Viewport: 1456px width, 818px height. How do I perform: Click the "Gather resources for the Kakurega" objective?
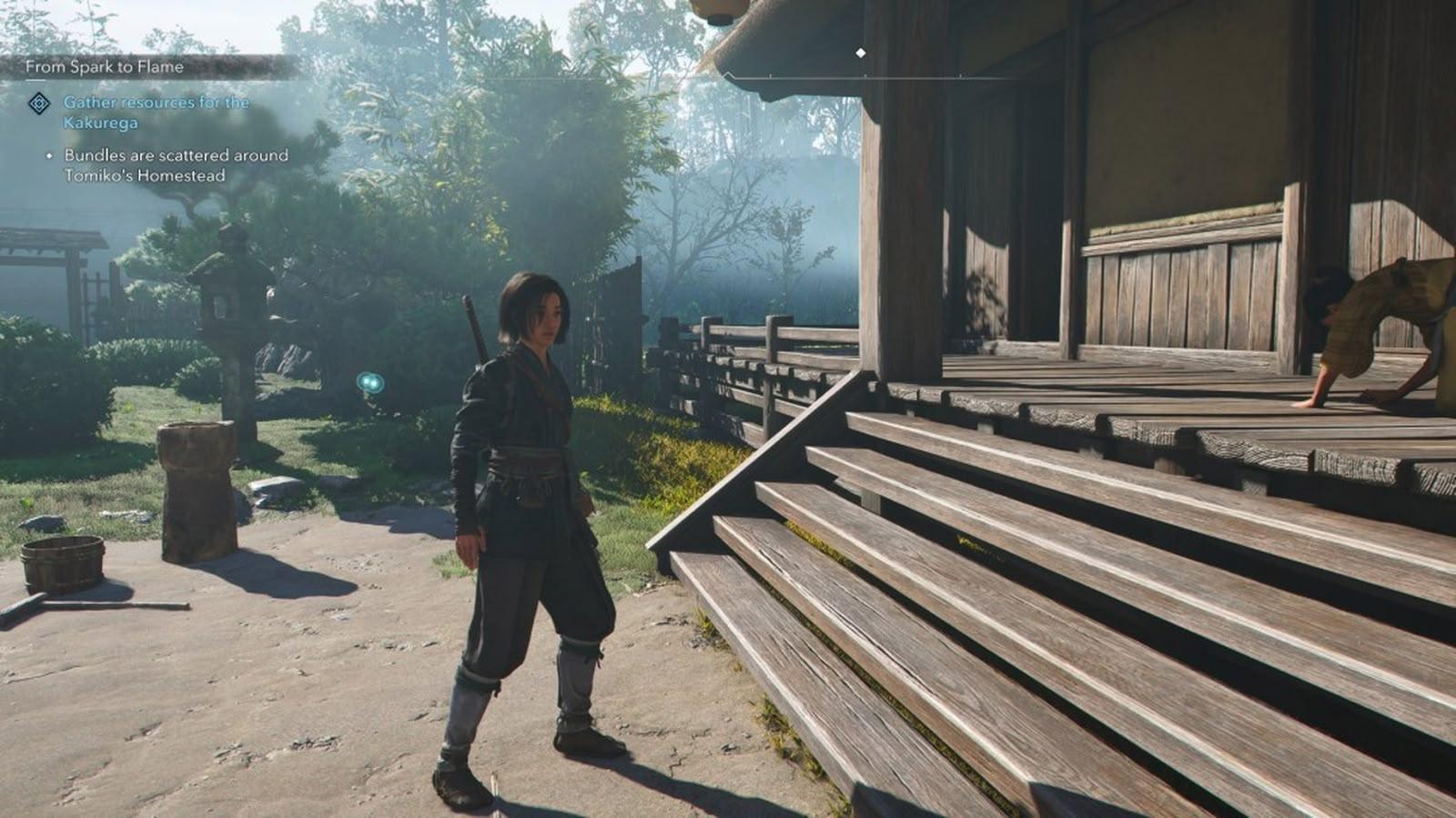tap(156, 112)
